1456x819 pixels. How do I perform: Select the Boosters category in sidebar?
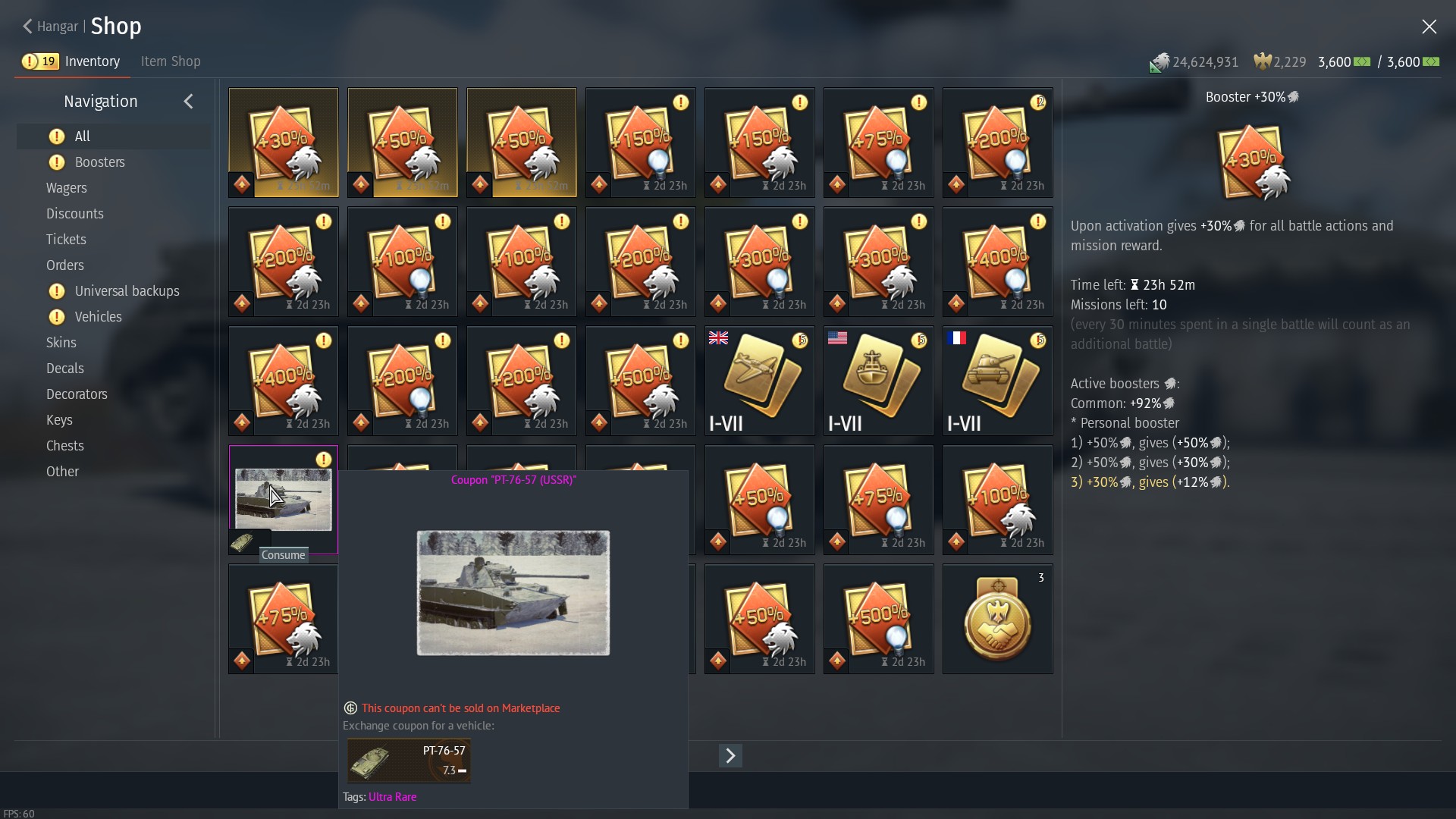pos(99,162)
